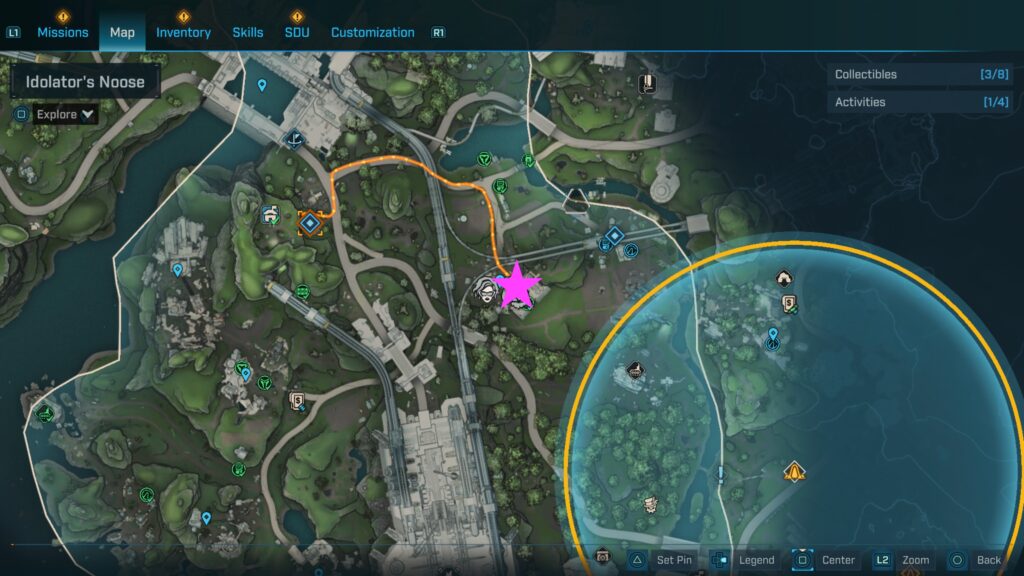Select the orange diamond mission marker
Image resolution: width=1024 pixels, height=576 pixels.
[x=310, y=222]
